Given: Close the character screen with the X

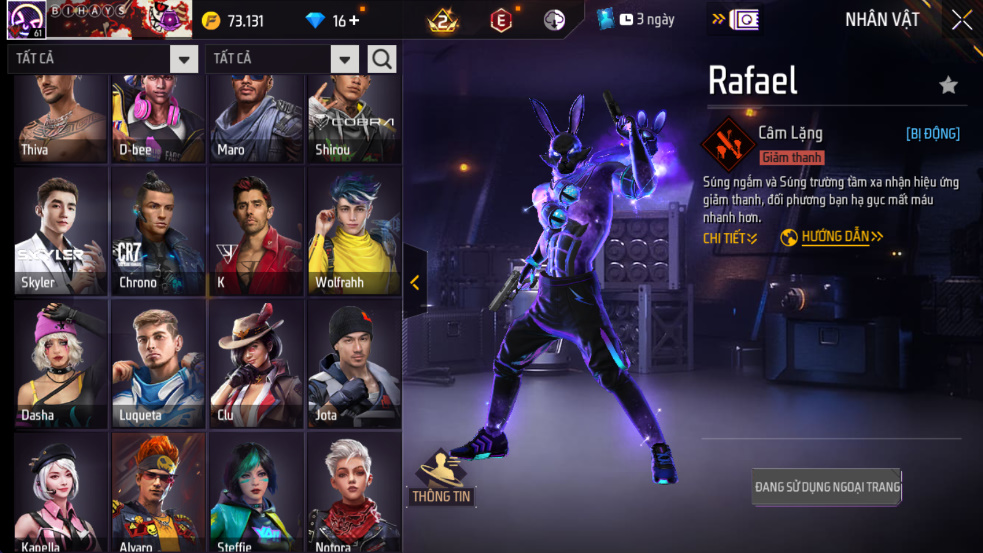Looking at the screenshot, I should [961, 20].
